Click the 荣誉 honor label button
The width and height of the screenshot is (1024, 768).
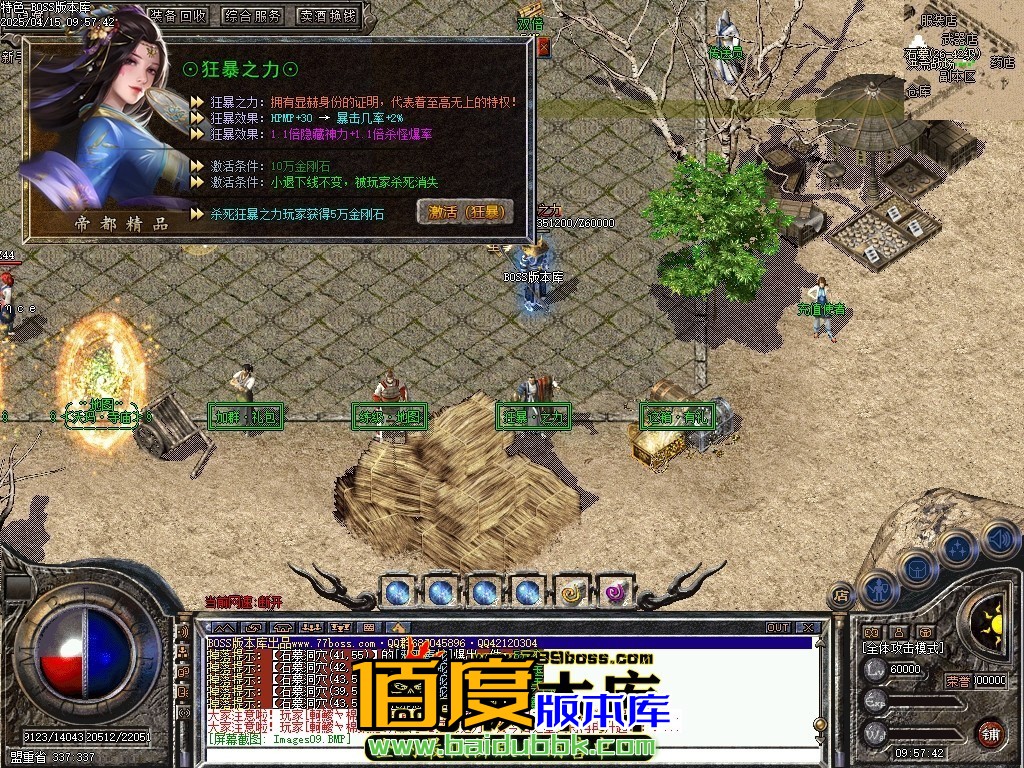click(957, 681)
